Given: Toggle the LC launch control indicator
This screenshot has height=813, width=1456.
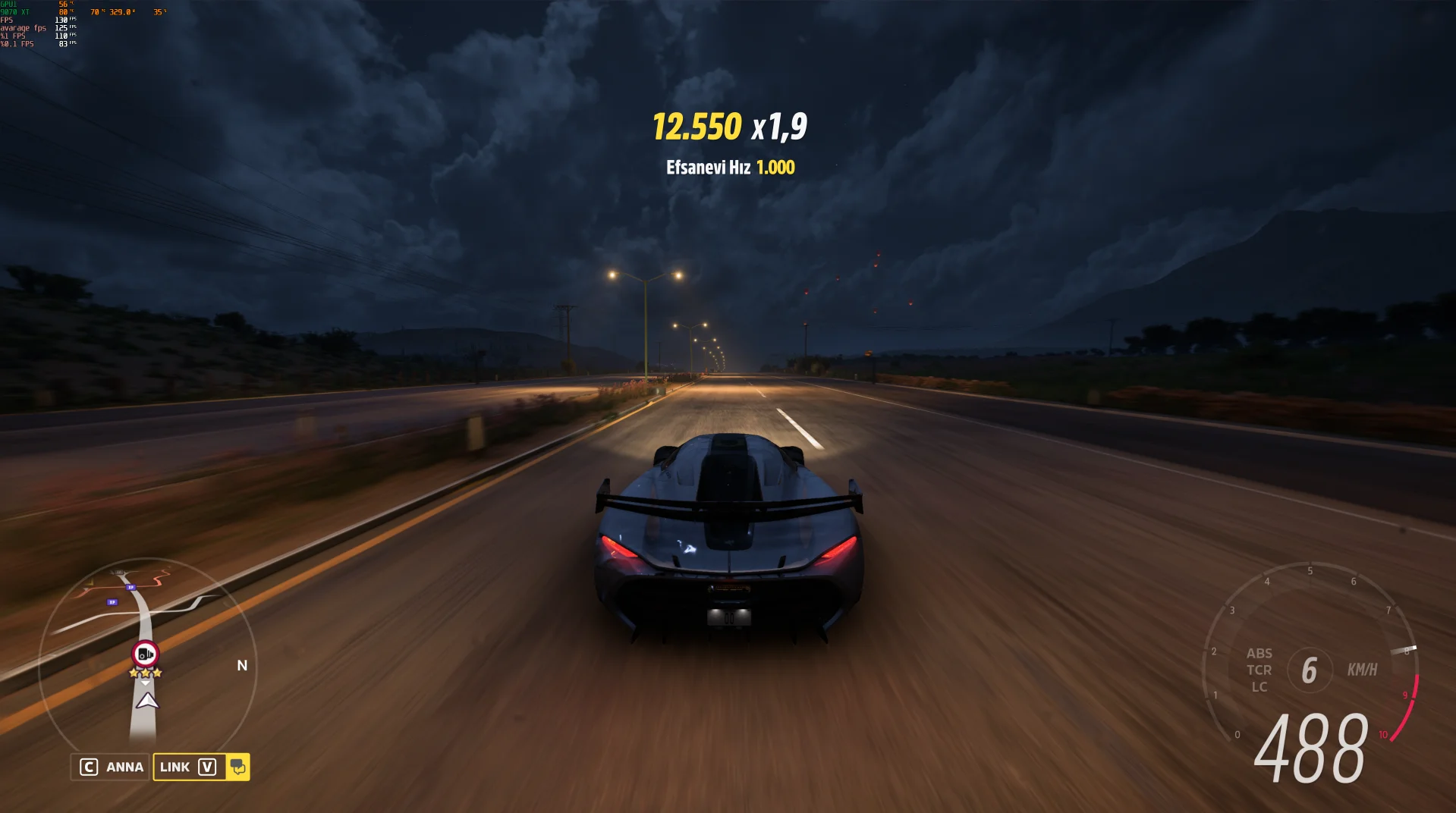Looking at the screenshot, I should [x=1259, y=686].
